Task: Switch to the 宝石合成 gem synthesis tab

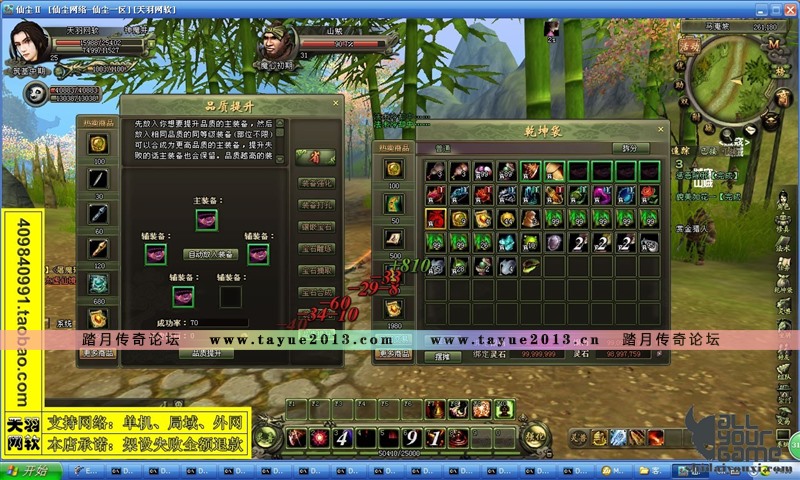Action: pyautogui.click(x=317, y=292)
